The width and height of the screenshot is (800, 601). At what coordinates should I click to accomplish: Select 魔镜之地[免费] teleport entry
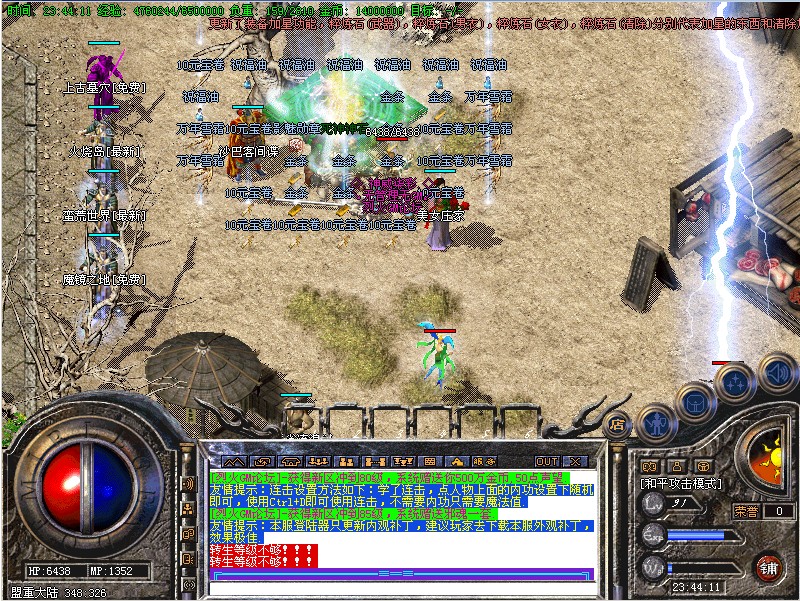tap(104, 279)
